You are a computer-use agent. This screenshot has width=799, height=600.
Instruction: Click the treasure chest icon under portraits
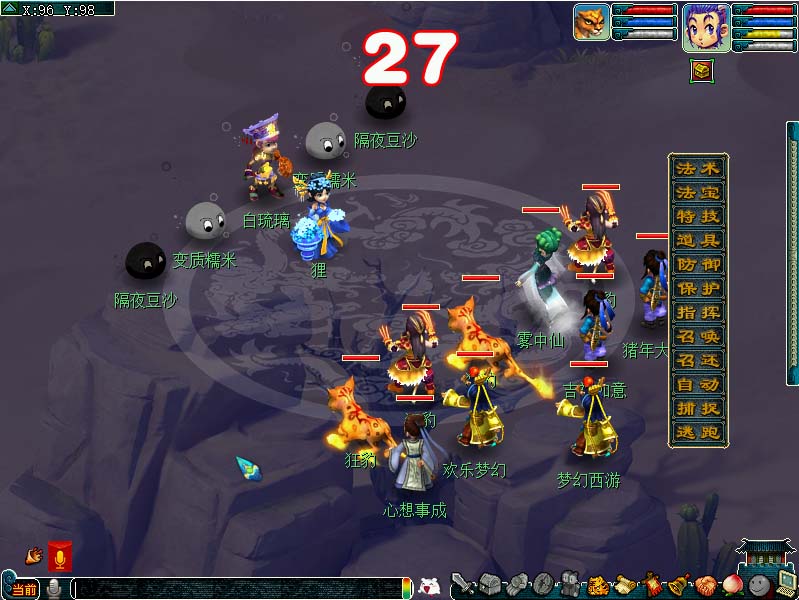click(702, 70)
